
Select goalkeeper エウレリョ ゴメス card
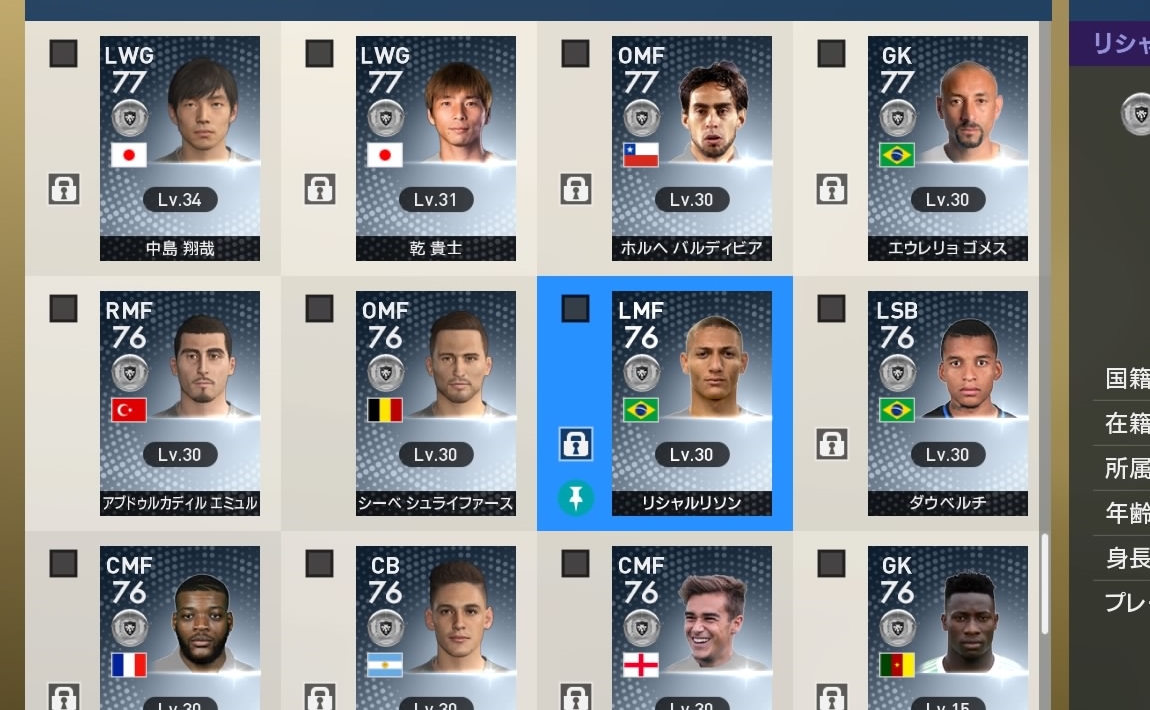click(948, 149)
